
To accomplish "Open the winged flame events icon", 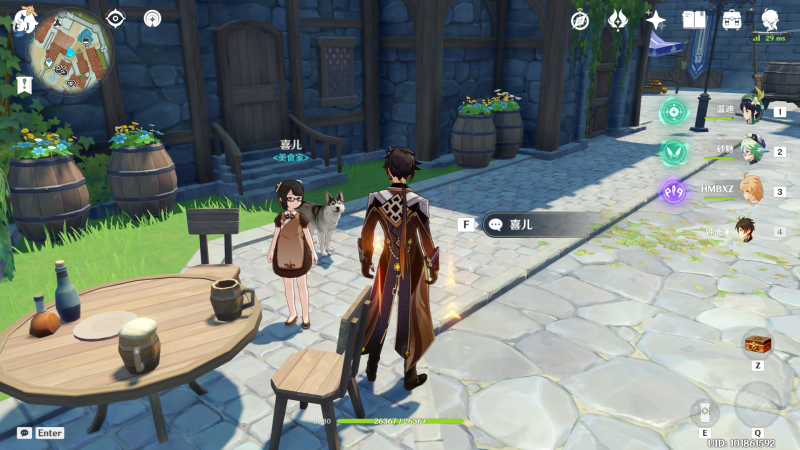I will point(618,20).
